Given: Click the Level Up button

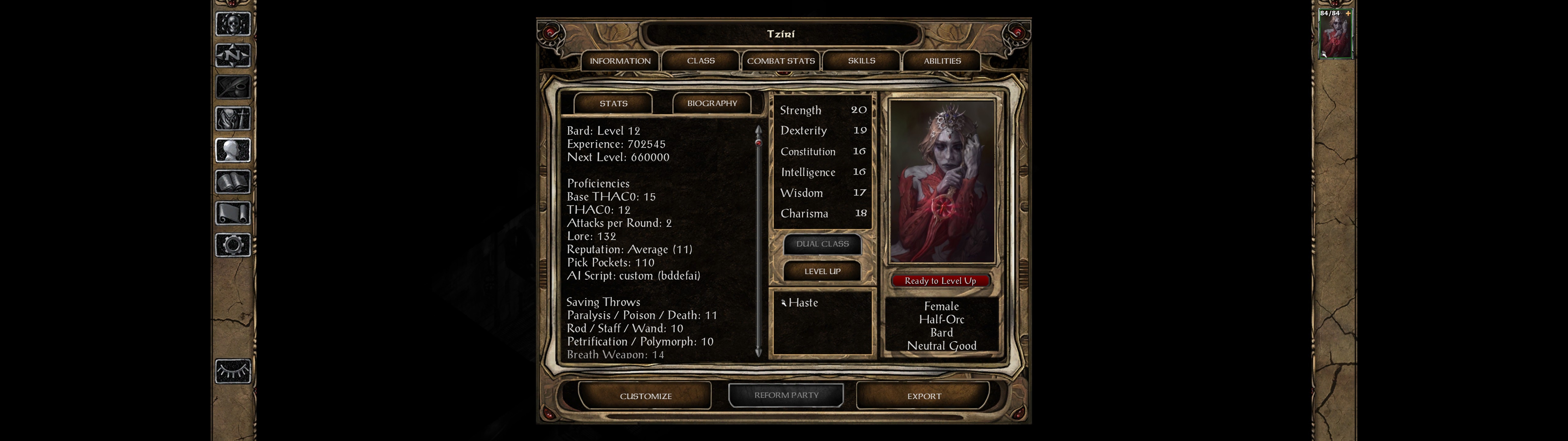Looking at the screenshot, I should tap(822, 271).
